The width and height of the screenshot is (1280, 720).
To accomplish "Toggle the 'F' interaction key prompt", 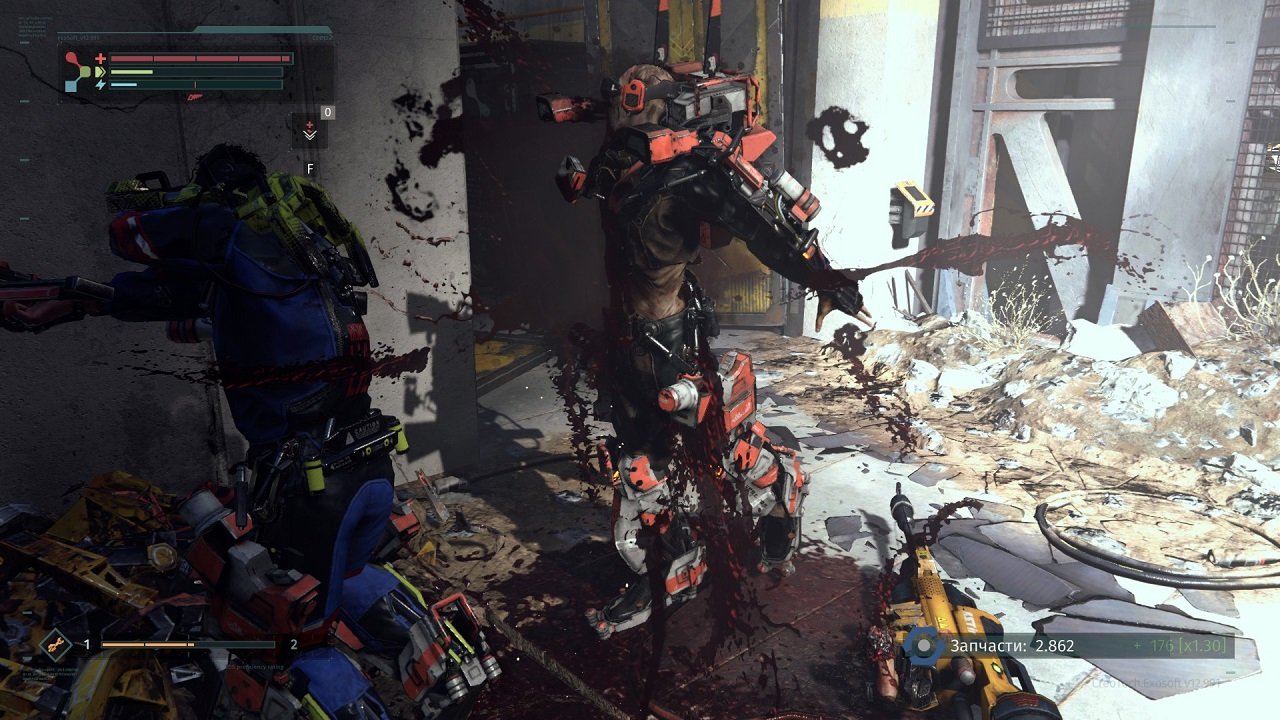I will click(310, 168).
